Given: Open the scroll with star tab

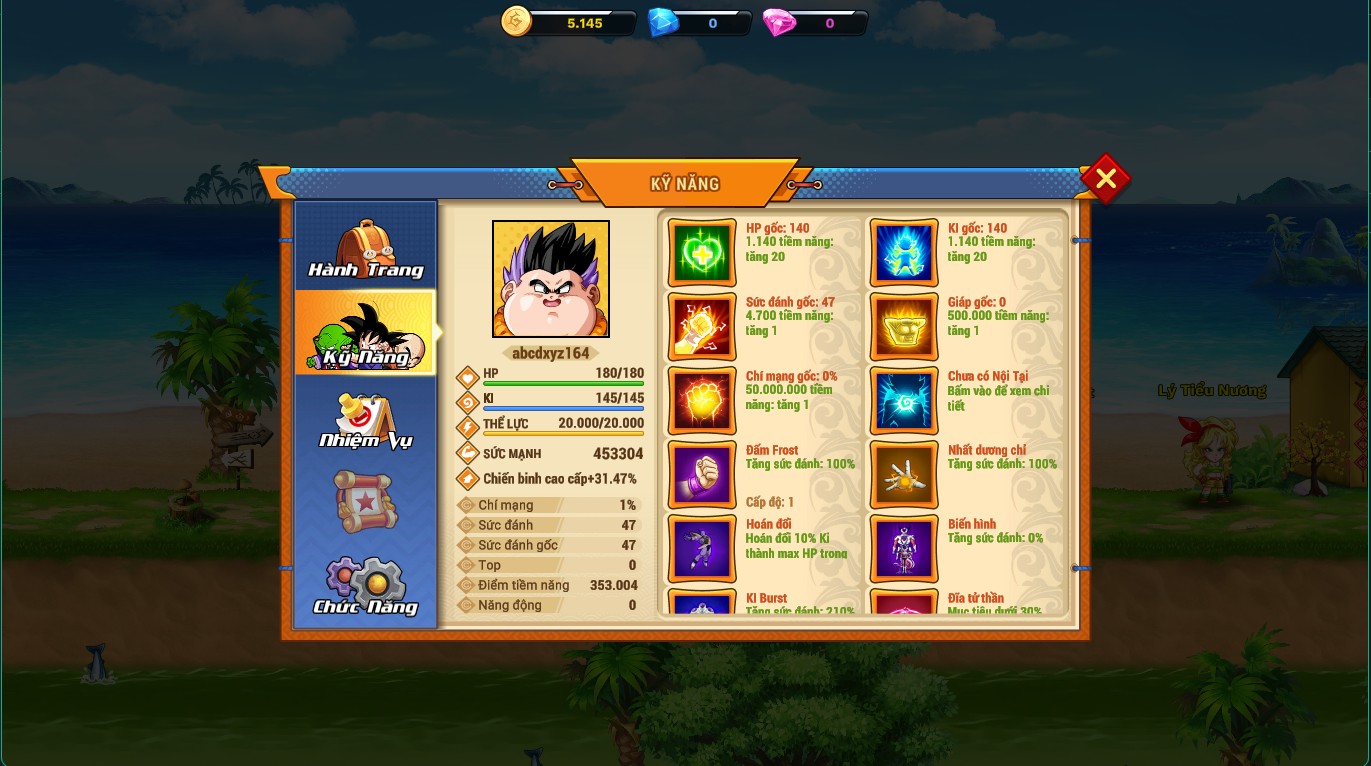Looking at the screenshot, I should point(365,501).
